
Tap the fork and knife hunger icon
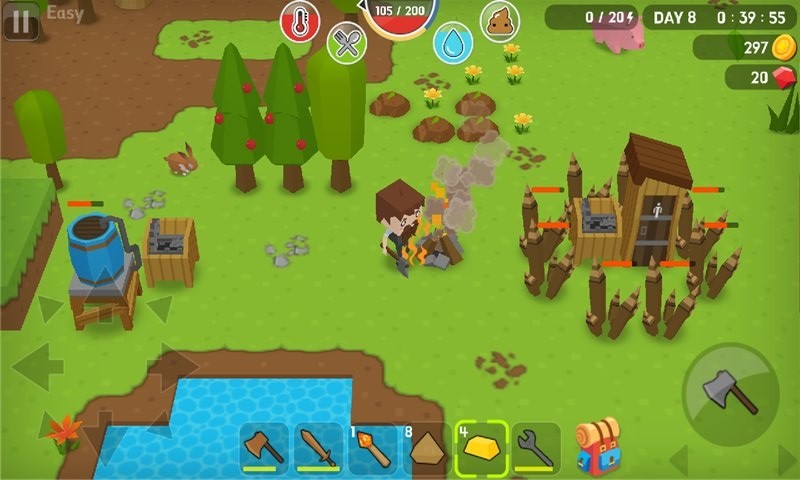click(347, 43)
